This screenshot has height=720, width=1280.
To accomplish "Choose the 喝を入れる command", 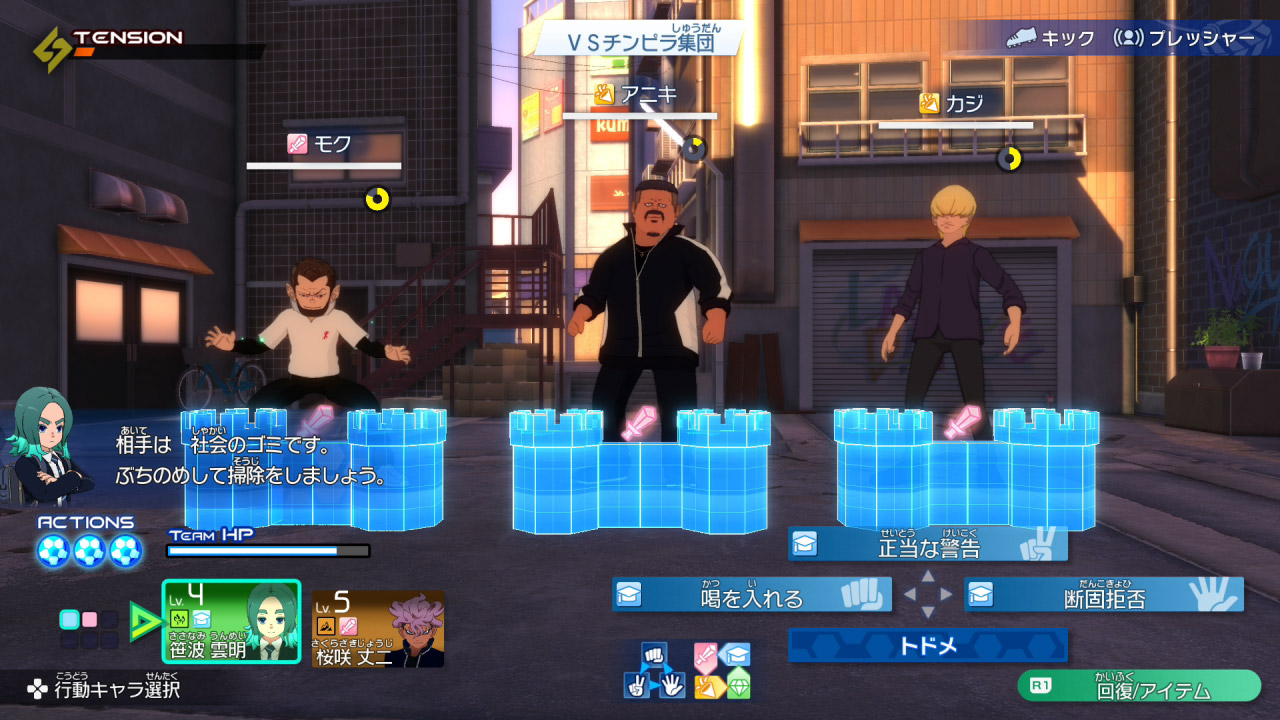I will [x=752, y=595].
